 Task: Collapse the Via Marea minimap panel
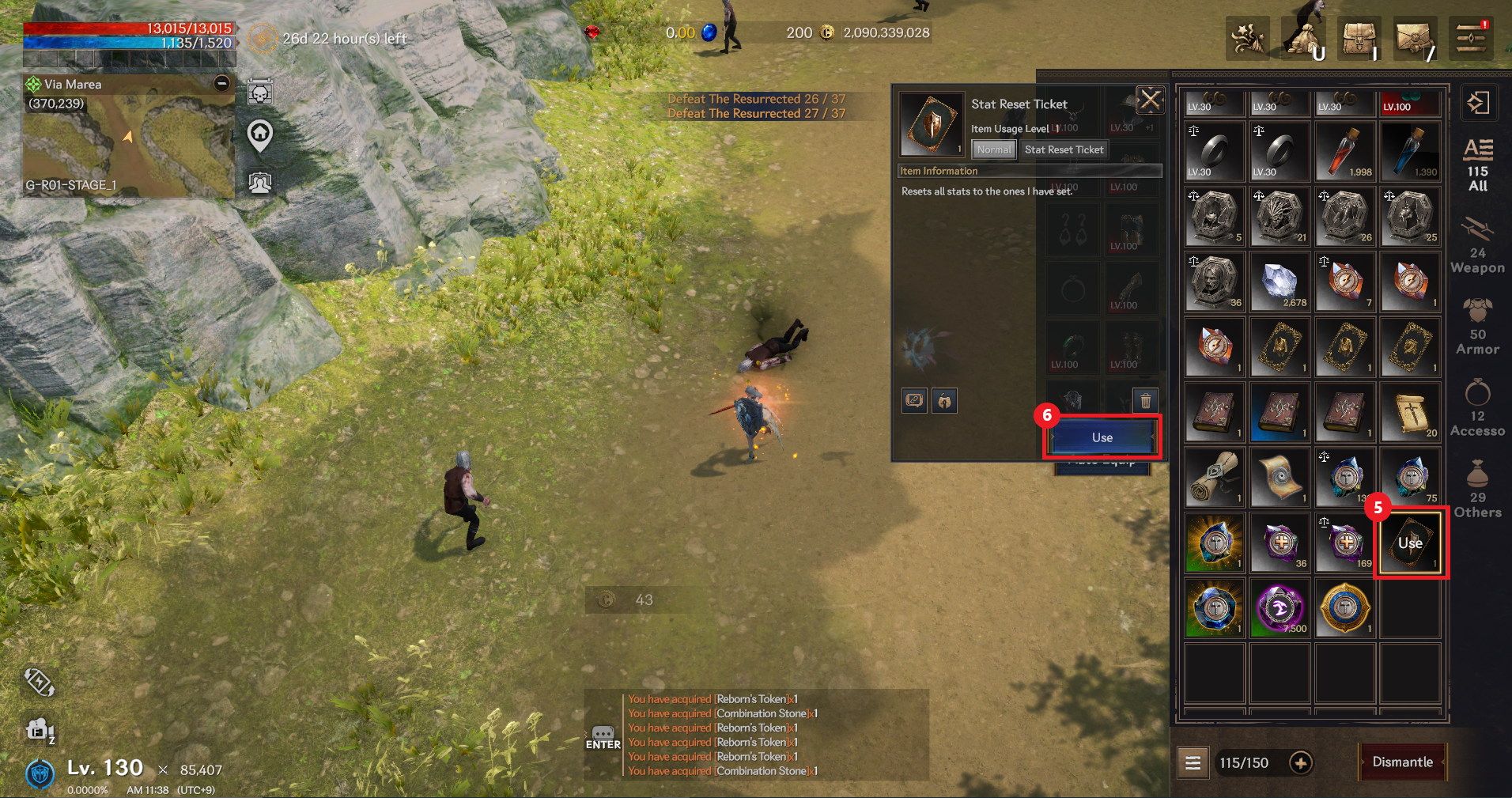(222, 83)
